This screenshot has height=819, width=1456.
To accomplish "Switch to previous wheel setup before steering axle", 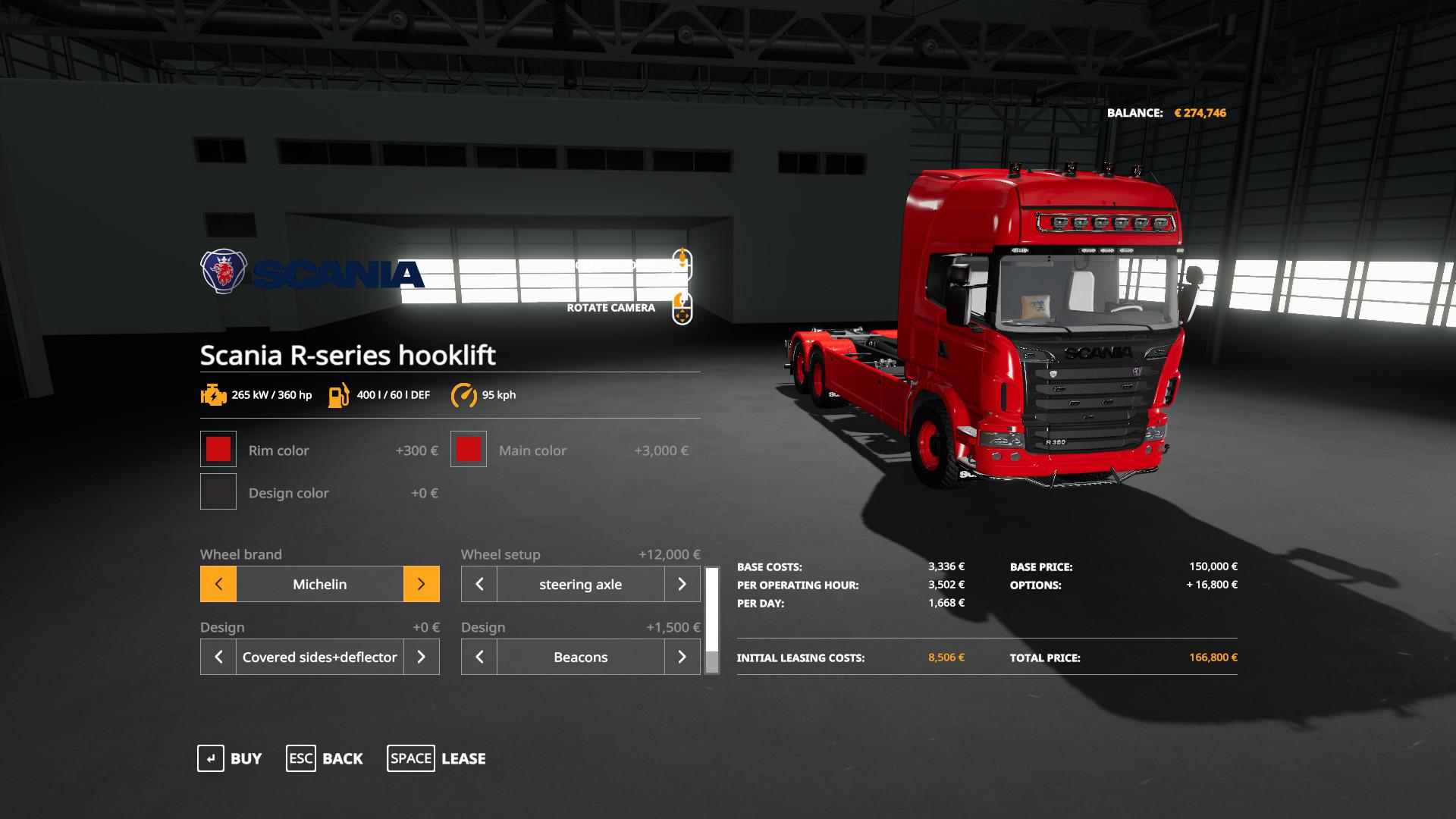I will tap(479, 584).
